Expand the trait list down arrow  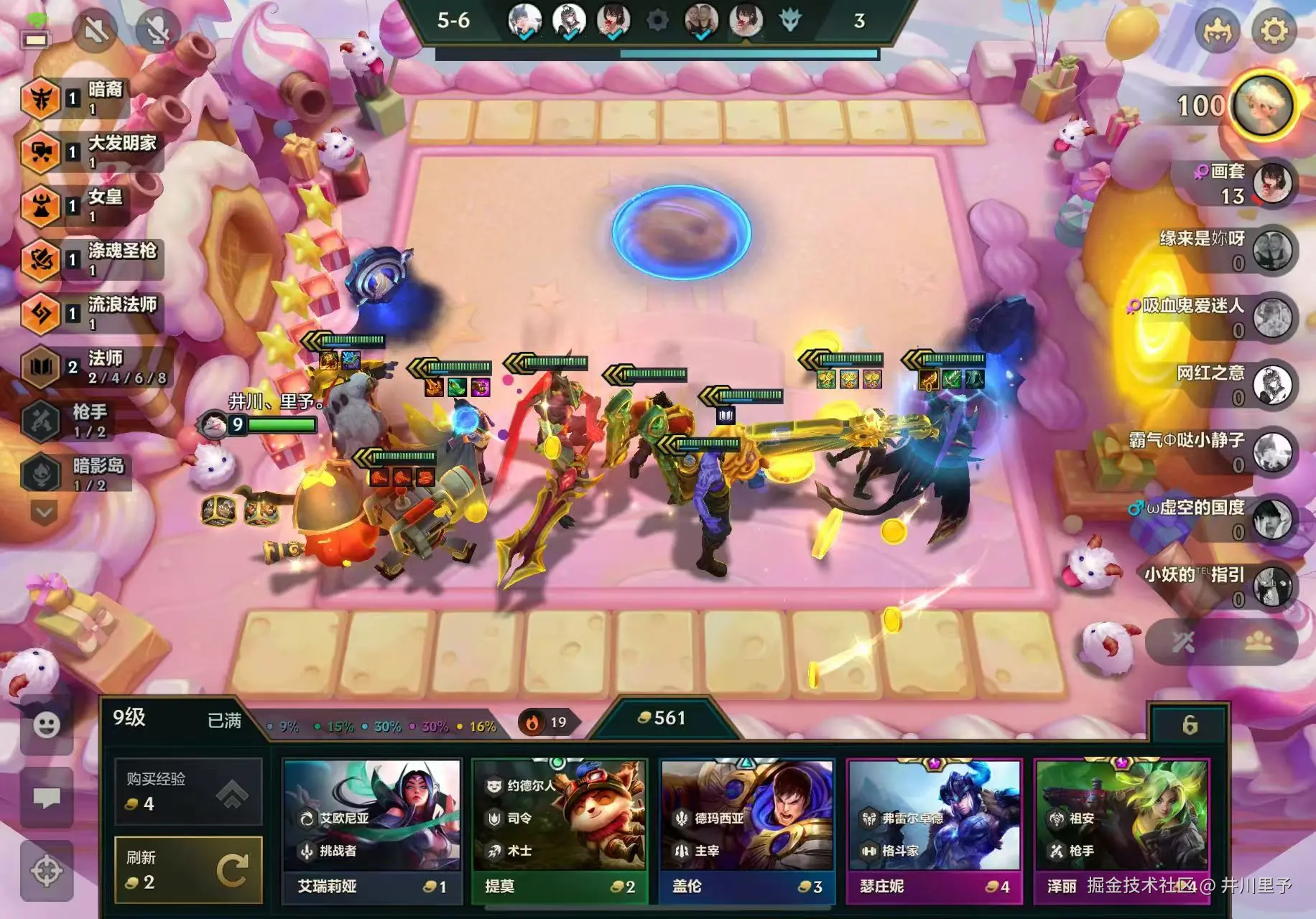click(x=44, y=513)
